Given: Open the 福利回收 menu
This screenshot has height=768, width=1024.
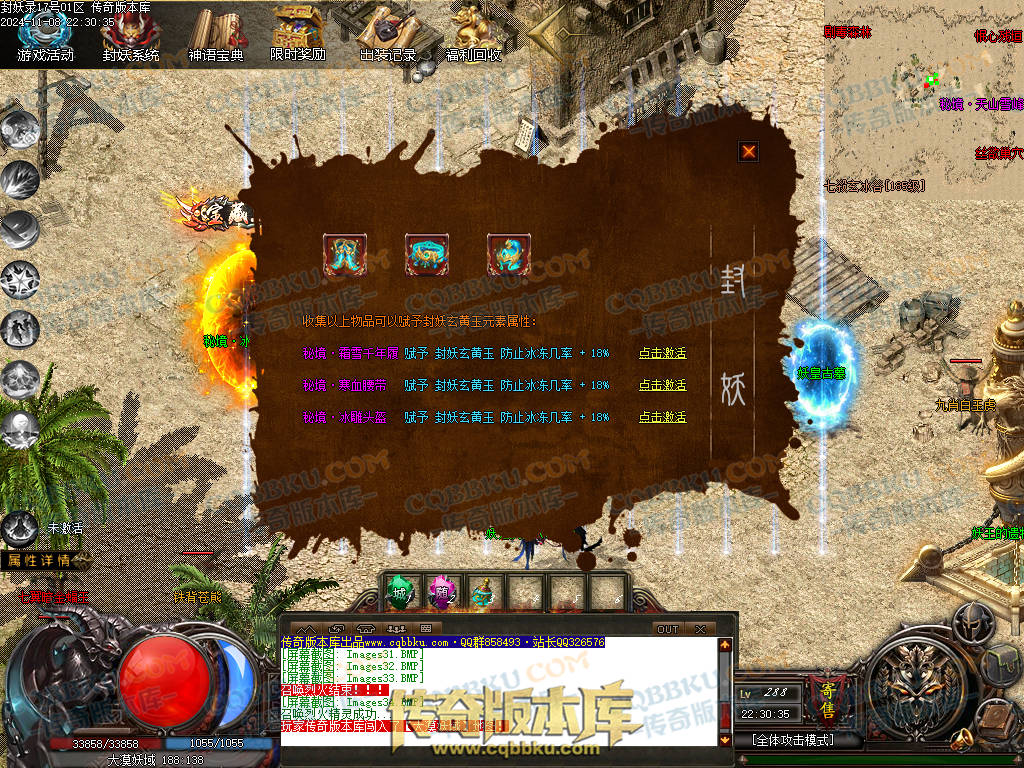Looking at the screenshot, I should 473,38.
